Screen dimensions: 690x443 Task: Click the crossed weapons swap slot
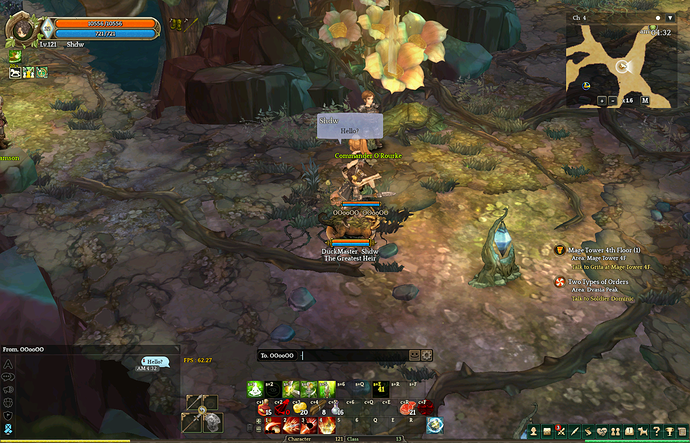(203, 410)
